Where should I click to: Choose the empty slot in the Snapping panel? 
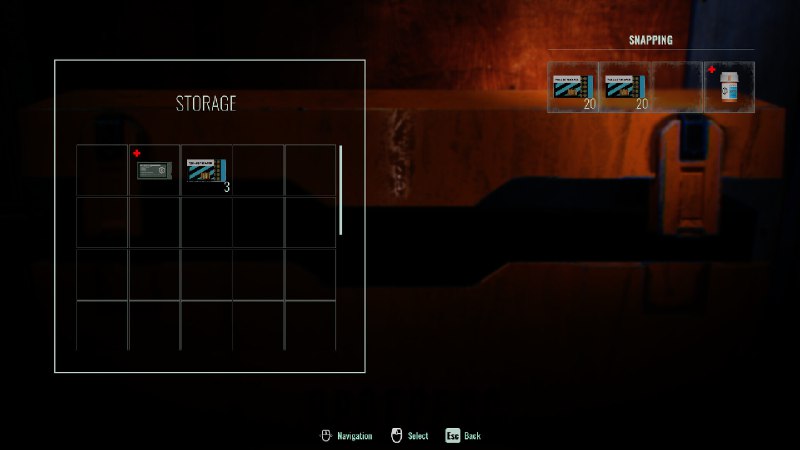pyautogui.click(x=677, y=87)
